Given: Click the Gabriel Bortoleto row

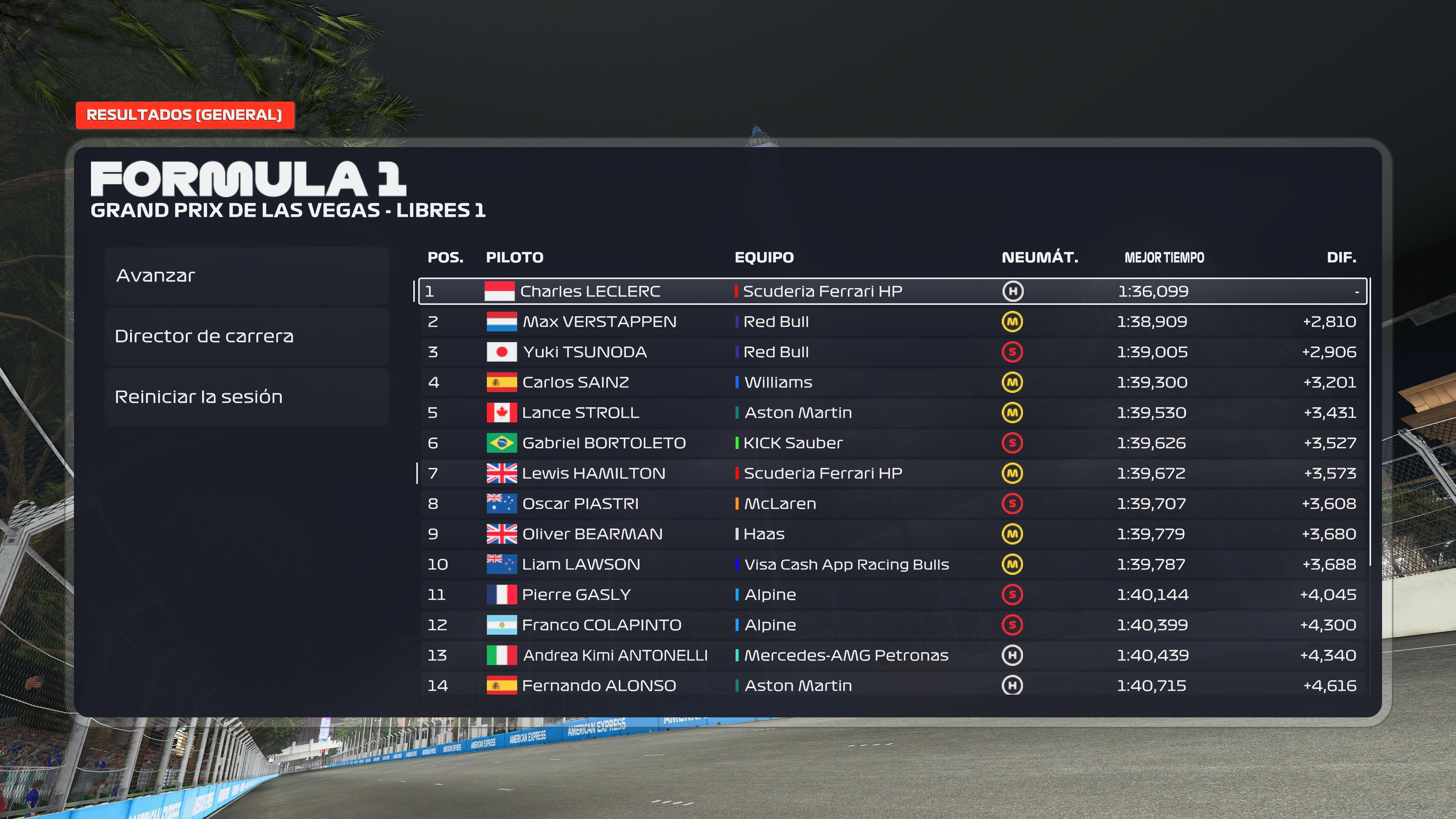Looking at the screenshot, I should 892,443.
